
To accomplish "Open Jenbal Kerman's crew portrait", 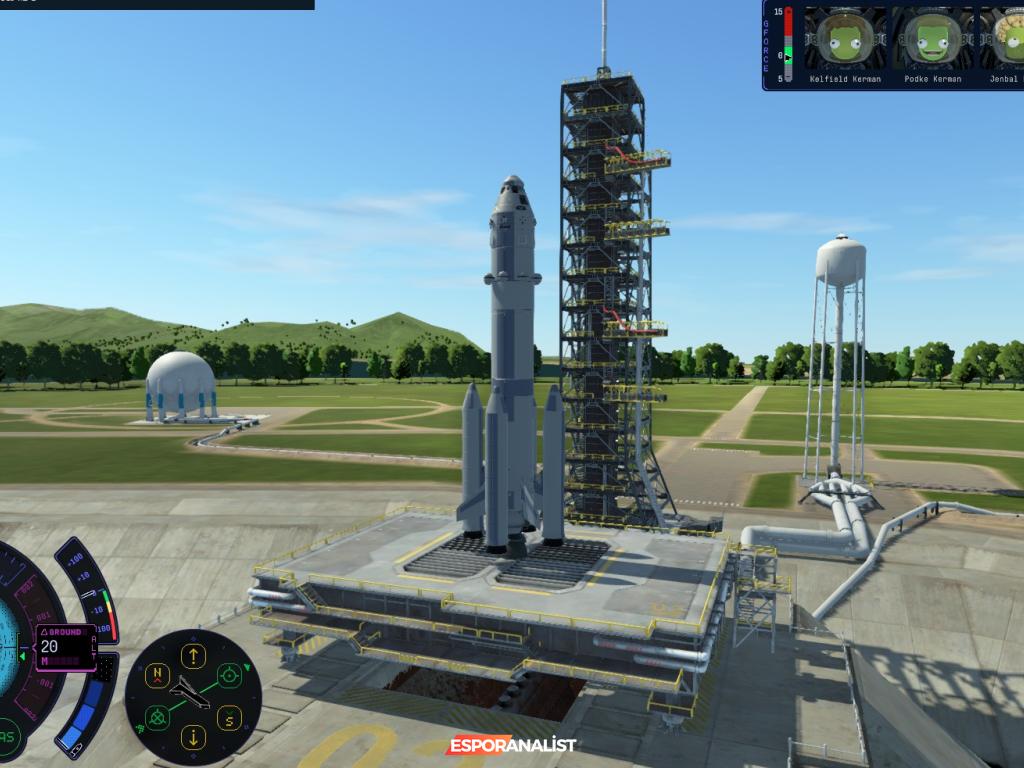I will click(x=1007, y=38).
